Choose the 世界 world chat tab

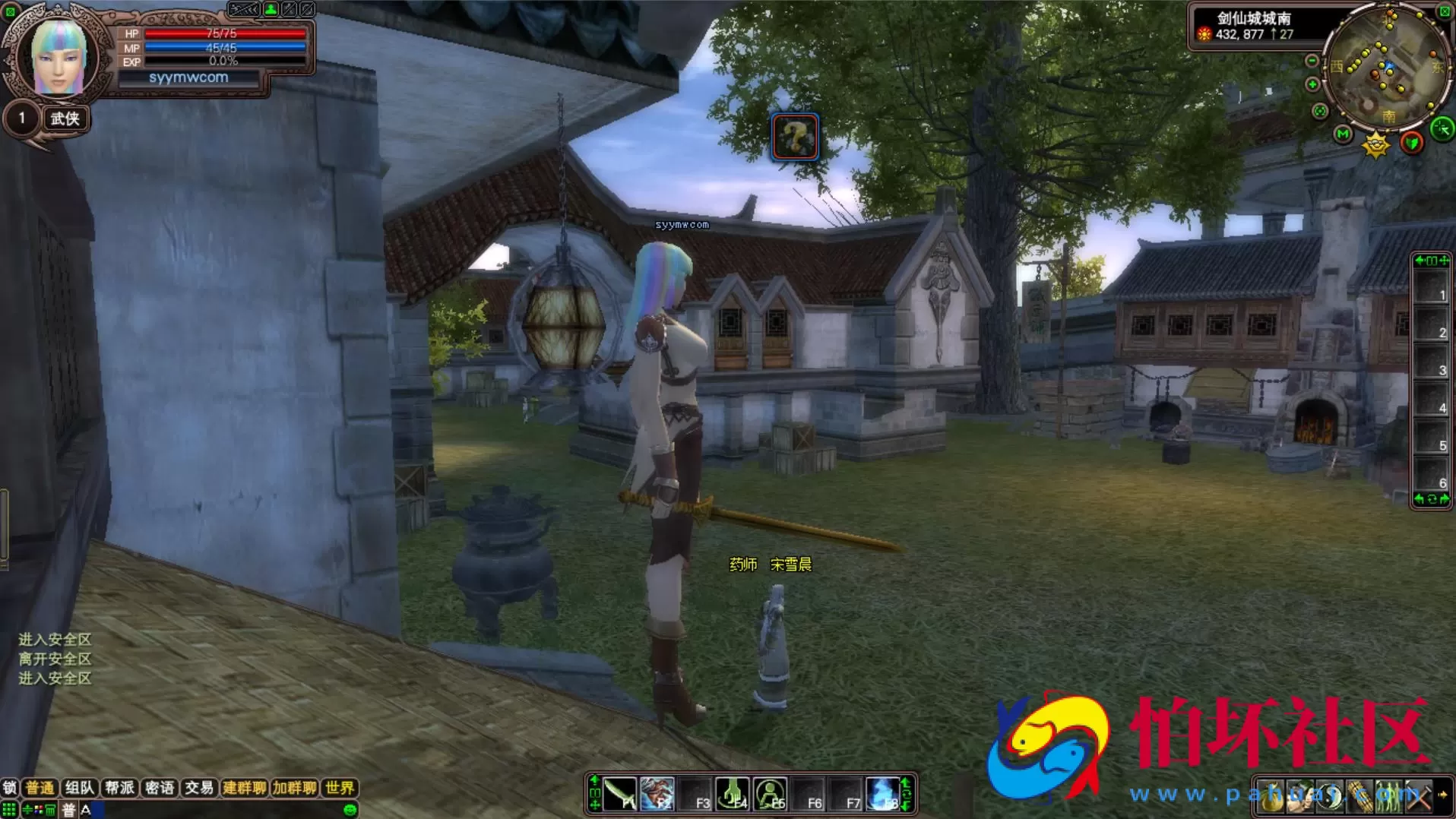339,788
